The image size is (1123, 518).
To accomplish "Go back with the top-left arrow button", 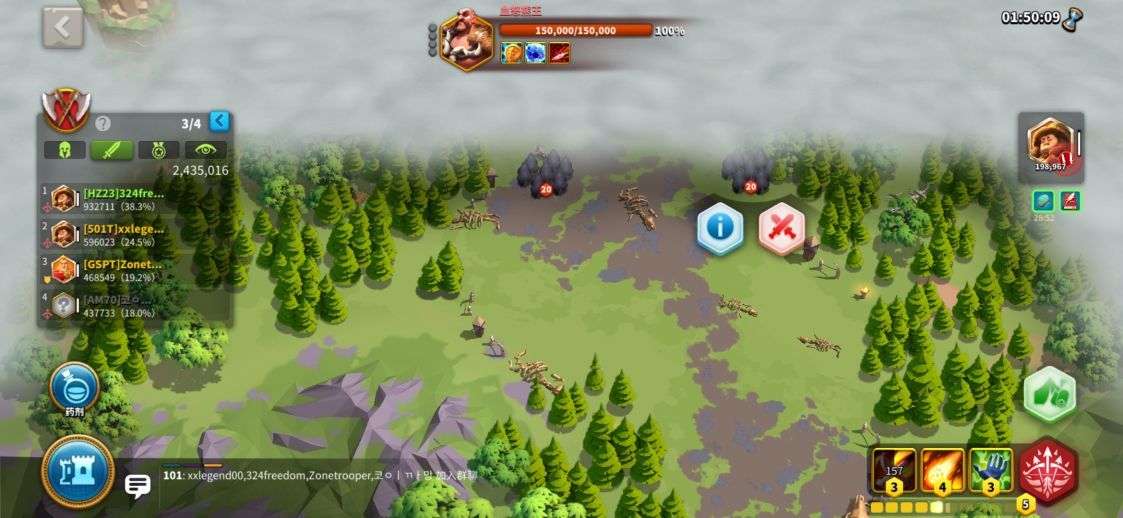I will pyautogui.click(x=62, y=28).
